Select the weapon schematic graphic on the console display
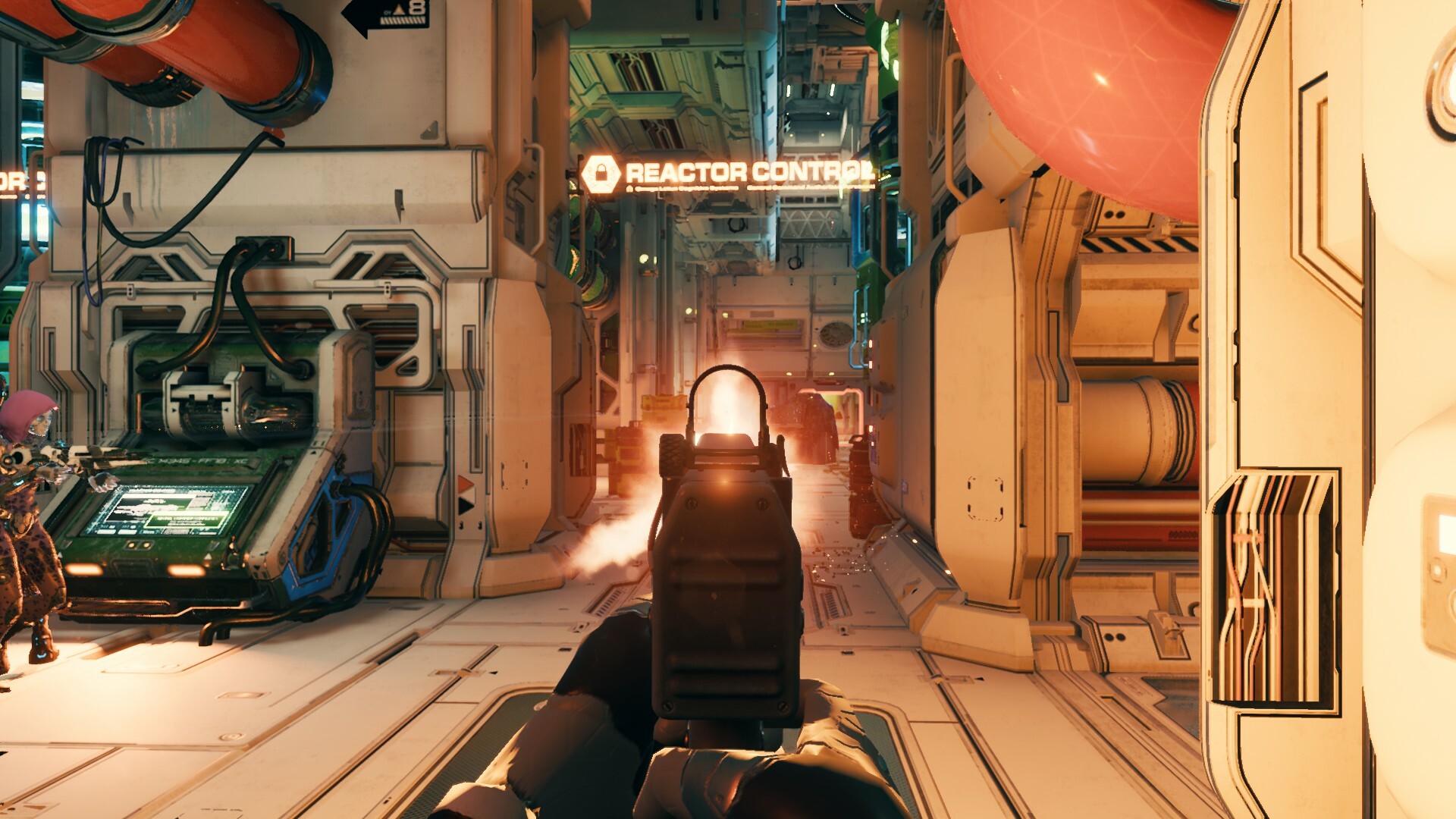The image size is (1456, 819). click(144, 507)
